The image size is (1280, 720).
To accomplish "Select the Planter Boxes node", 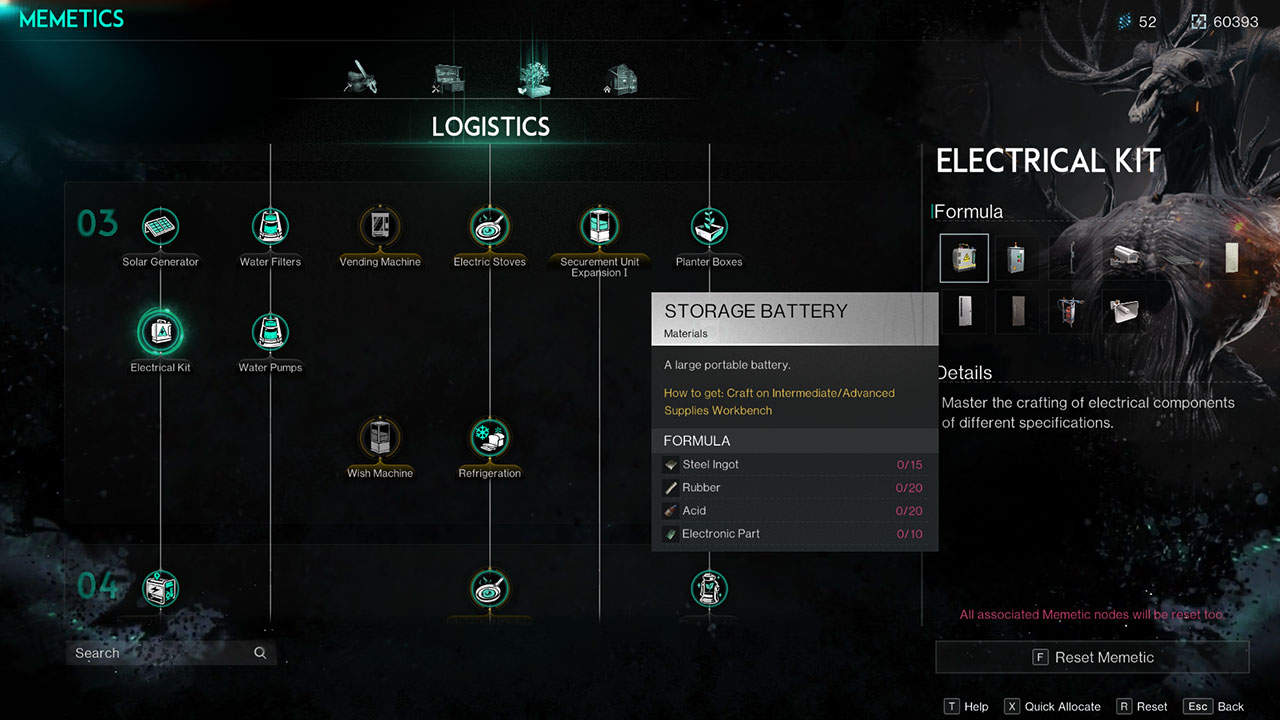I will [709, 228].
